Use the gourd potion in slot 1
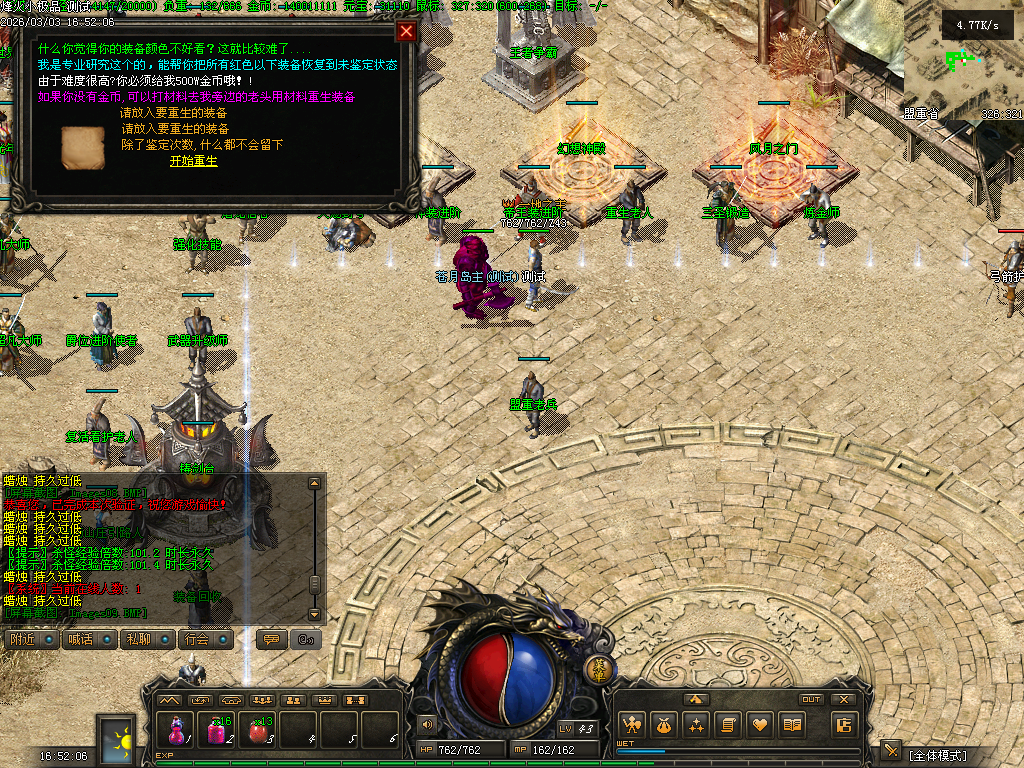Viewport: 1024px width, 768px height. point(176,728)
